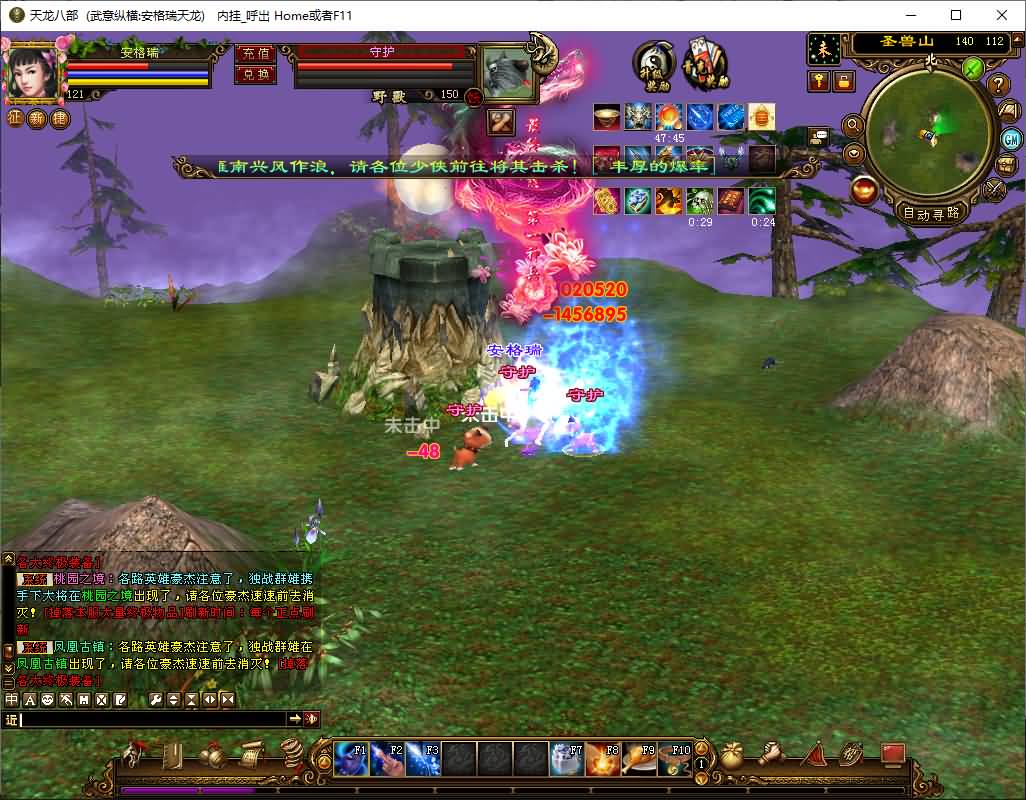Click the gold key icon button
Viewport: 1026px width, 800px height.
(x=820, y=81)
